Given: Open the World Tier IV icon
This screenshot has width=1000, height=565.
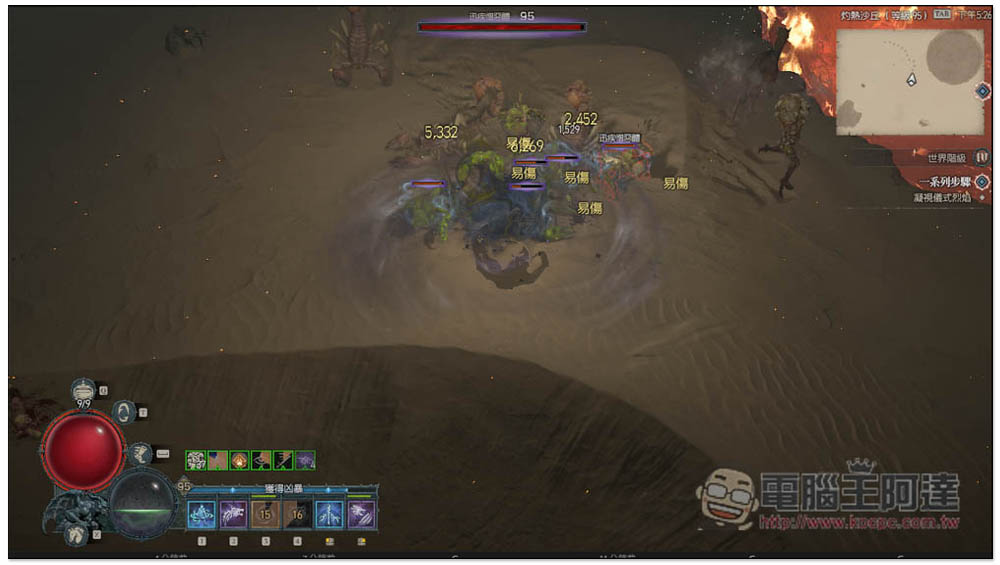Looking at the screenshot, I should 982,157.
